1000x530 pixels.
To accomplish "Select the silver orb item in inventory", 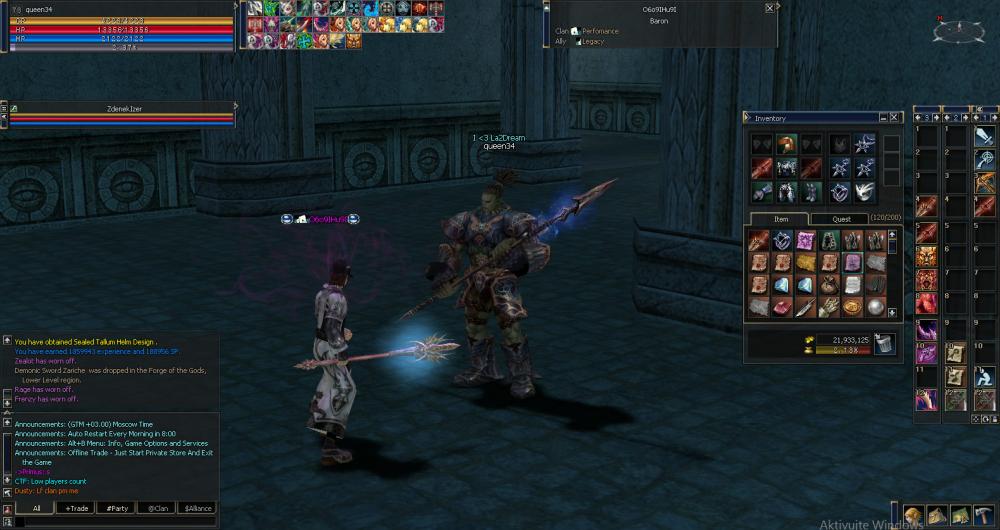I will coord(875,307).
